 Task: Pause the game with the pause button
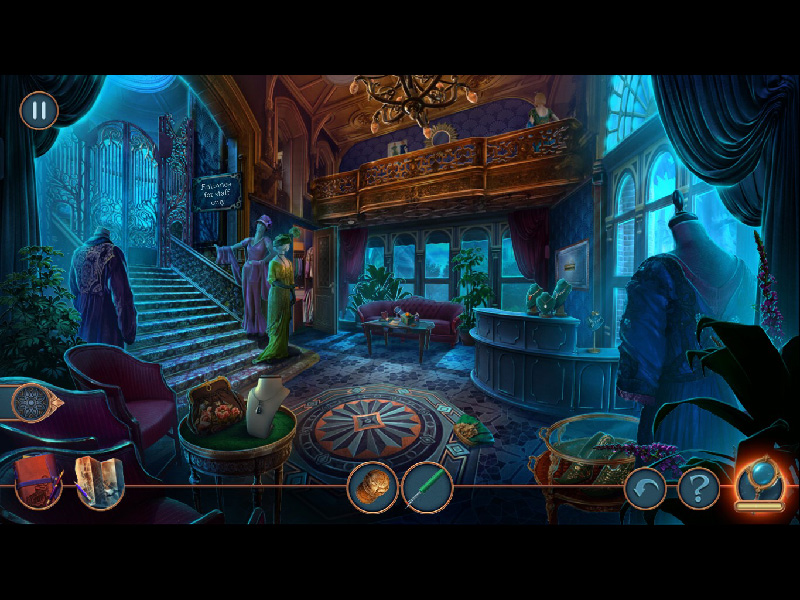point(39,110)
